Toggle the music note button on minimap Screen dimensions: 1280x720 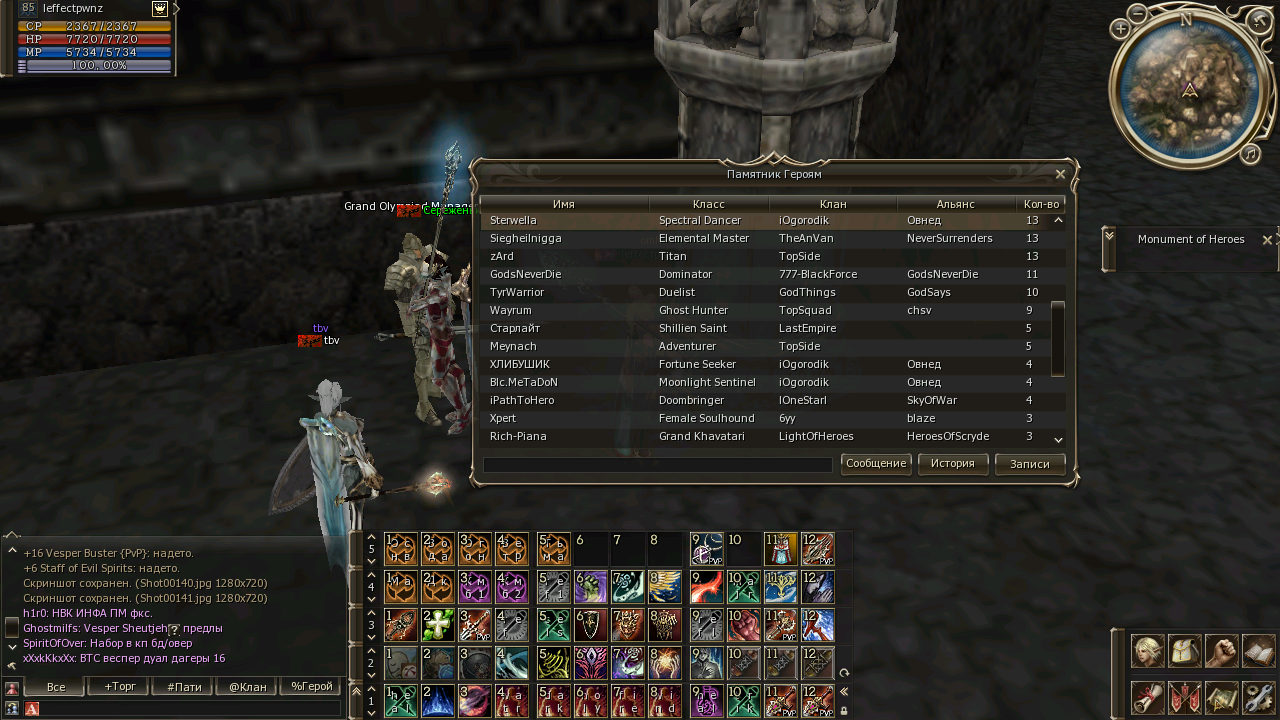point(1250,153)
